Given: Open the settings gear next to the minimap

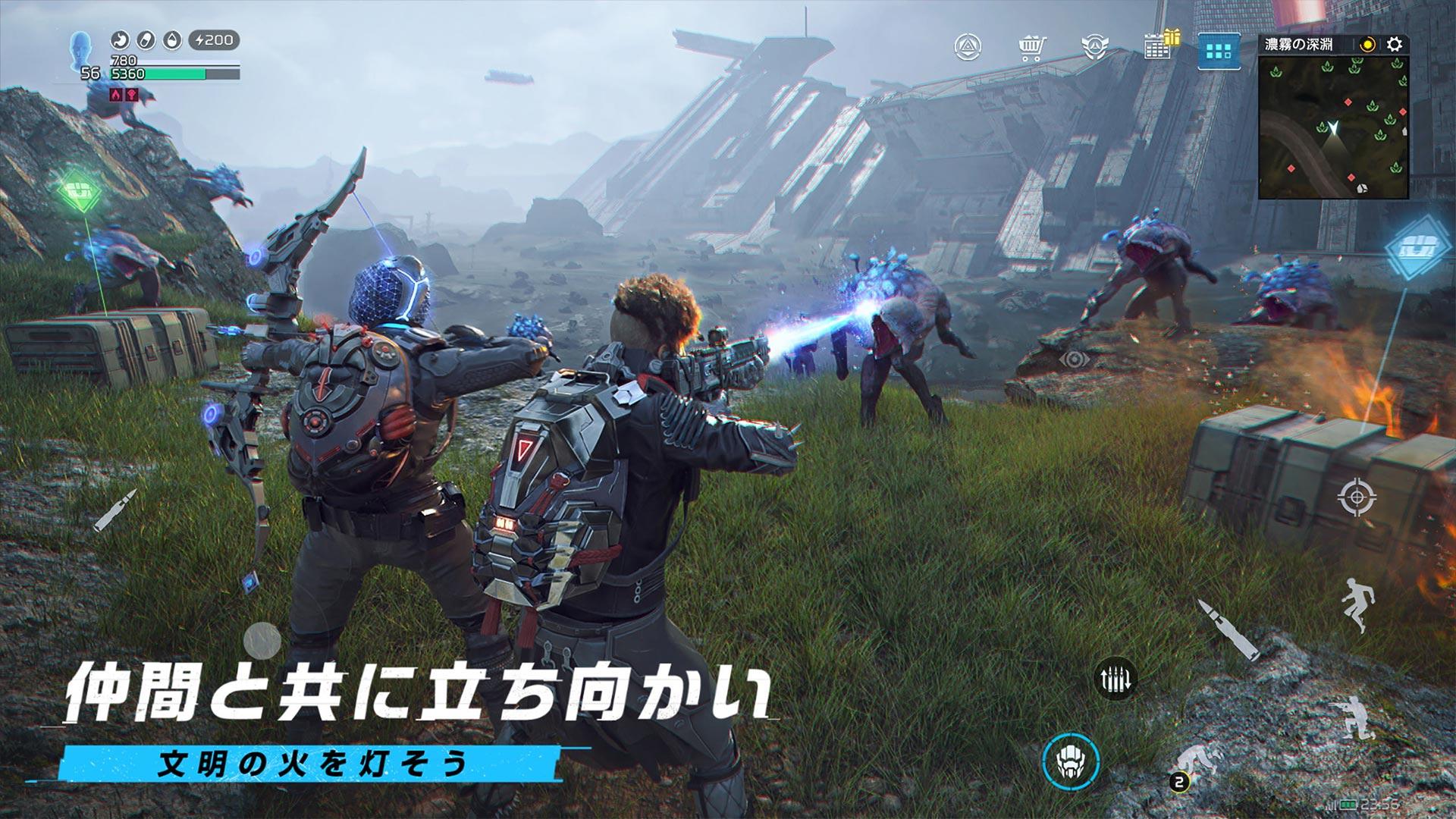Looking at the screenshot, I should (1394, 44).
